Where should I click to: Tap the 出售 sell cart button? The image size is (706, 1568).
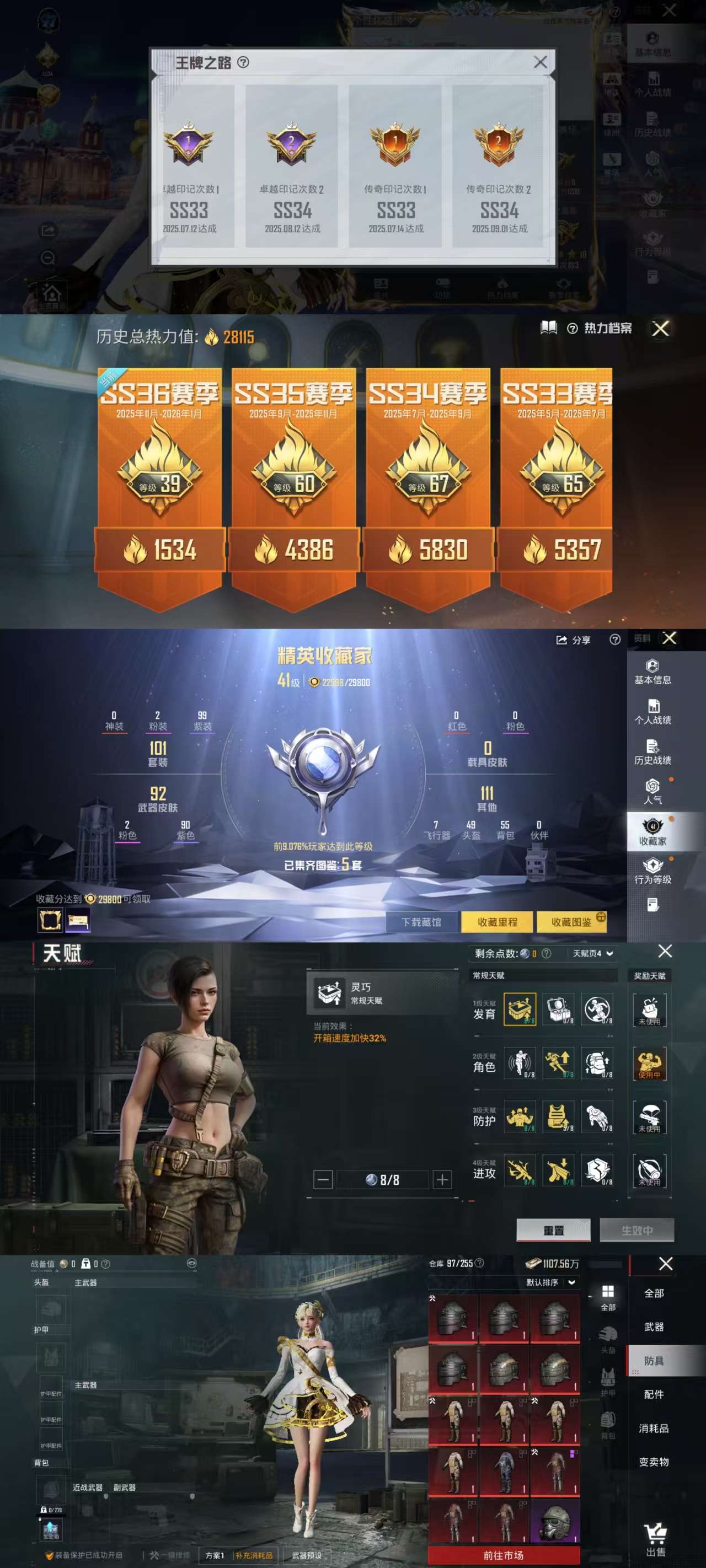point(655,1539)
